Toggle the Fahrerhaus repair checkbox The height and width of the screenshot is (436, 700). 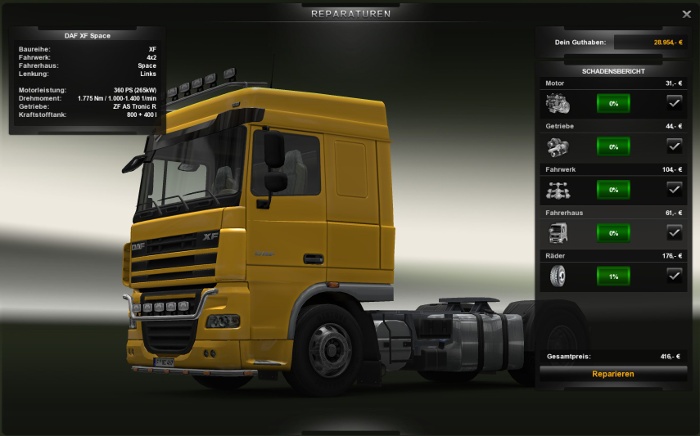674,232
